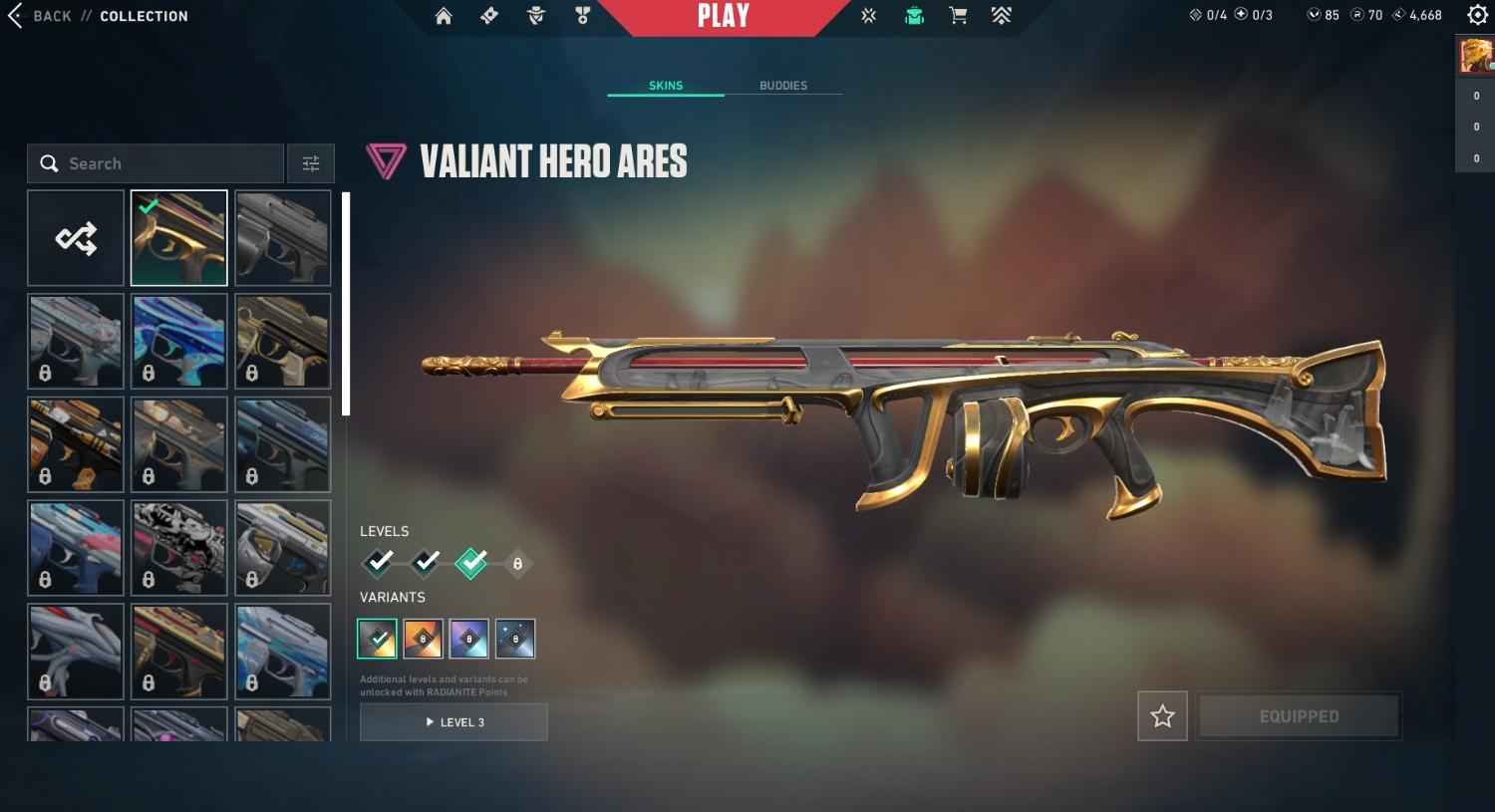Open the skin filter options
Viewport: 1495px width, 812px height.
(311, 163)
